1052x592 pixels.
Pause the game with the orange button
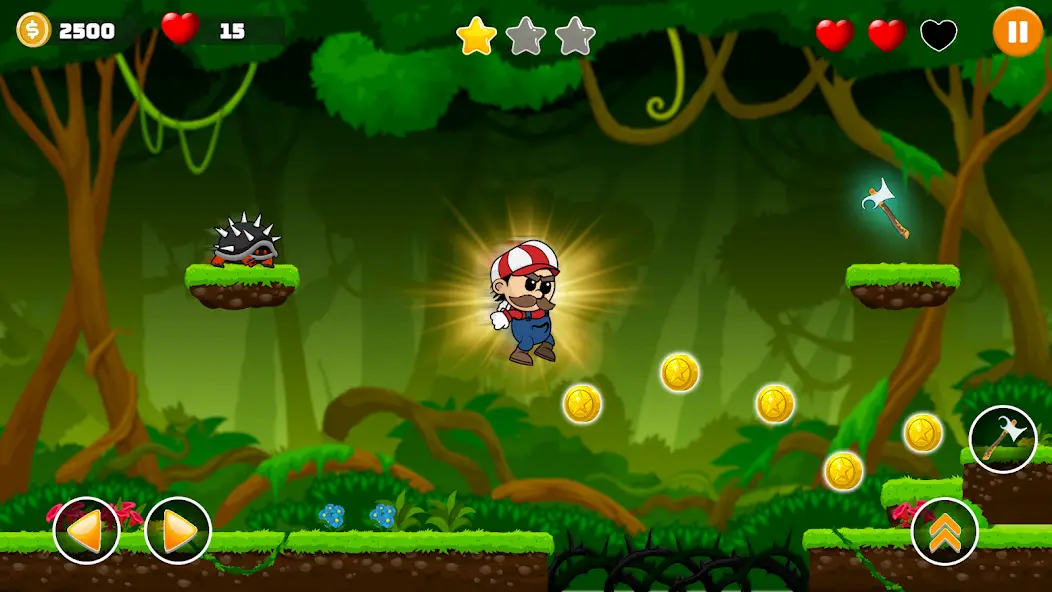[1017, 32]
